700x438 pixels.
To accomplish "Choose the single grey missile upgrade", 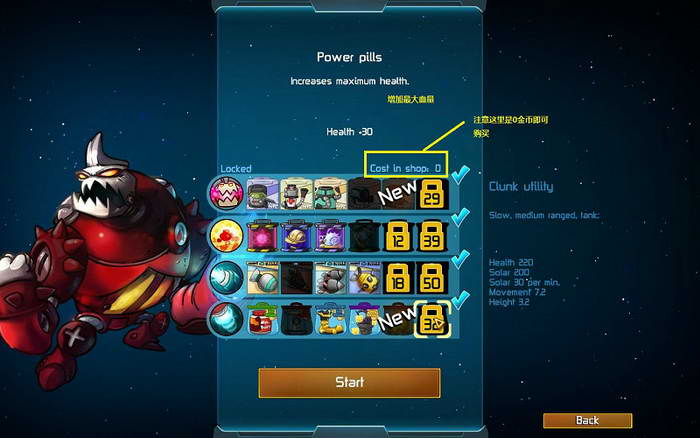I will (x=262, y=277).
